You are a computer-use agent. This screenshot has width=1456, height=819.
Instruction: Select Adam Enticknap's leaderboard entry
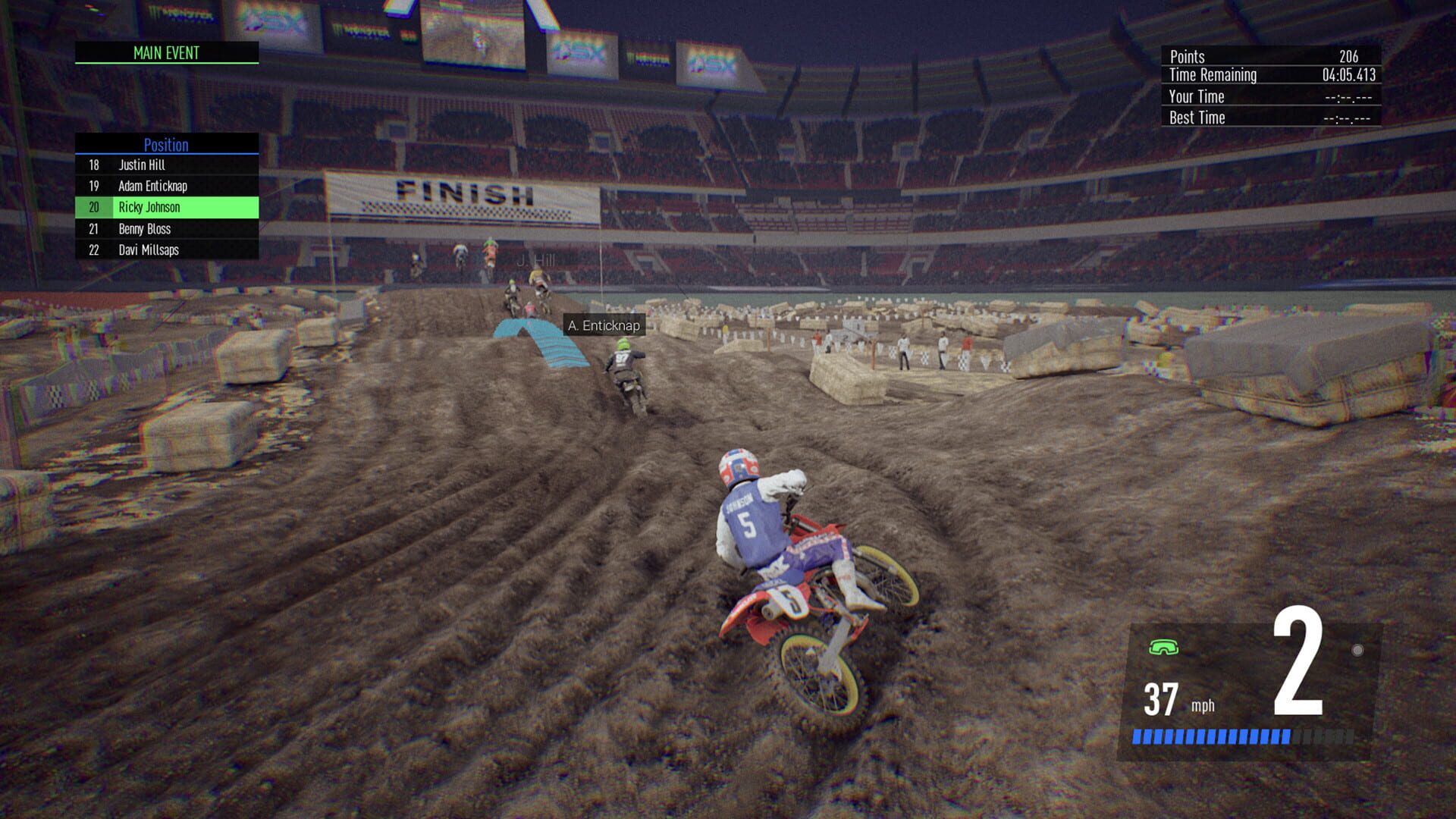pos(166,186)
